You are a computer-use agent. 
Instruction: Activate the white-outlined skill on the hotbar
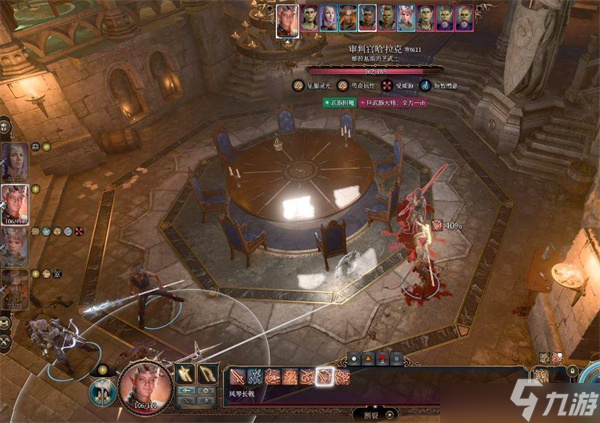pyautogui.click(x=323, y=377)
